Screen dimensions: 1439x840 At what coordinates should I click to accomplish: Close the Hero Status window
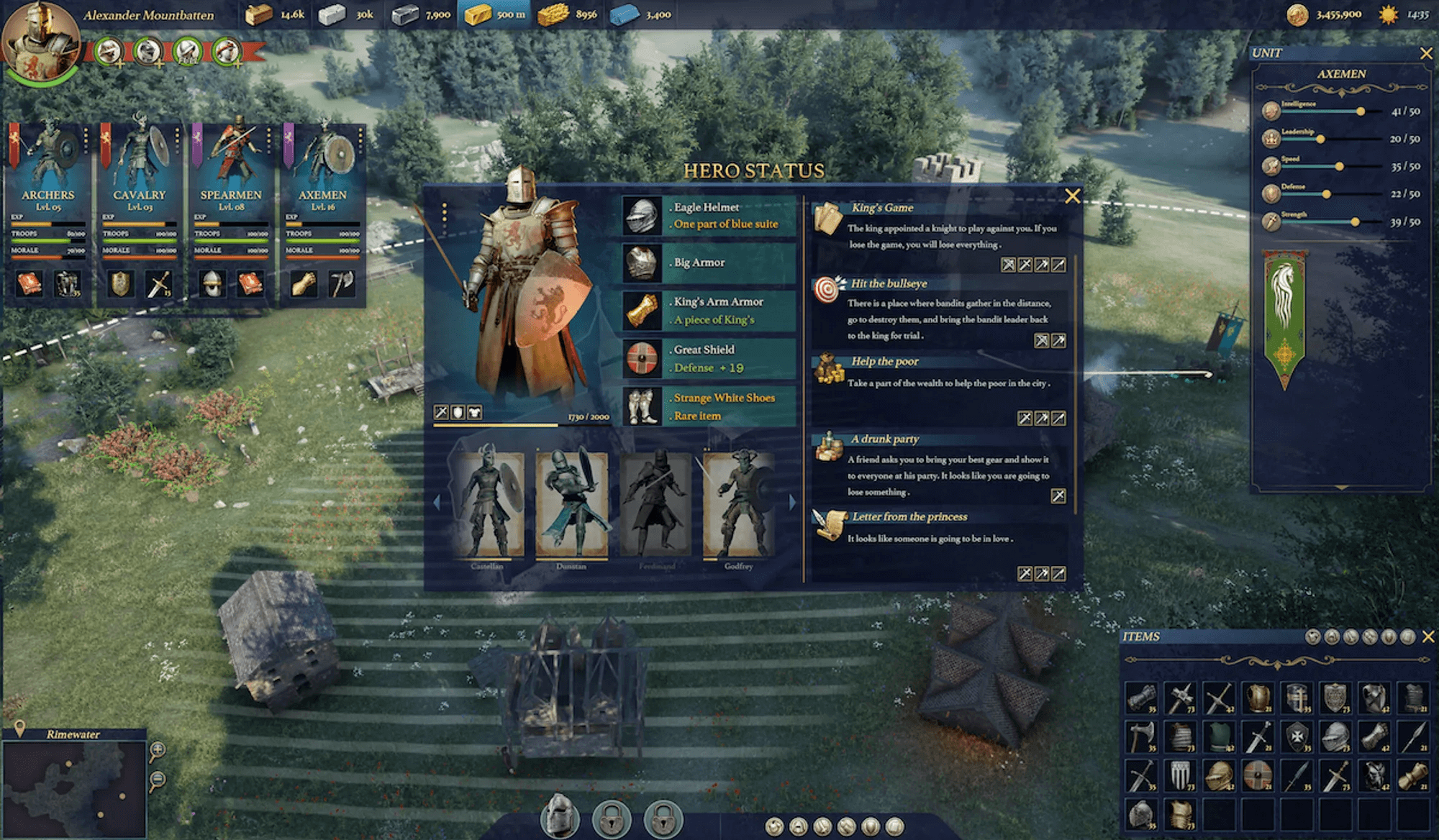[x=1072, y=196]
